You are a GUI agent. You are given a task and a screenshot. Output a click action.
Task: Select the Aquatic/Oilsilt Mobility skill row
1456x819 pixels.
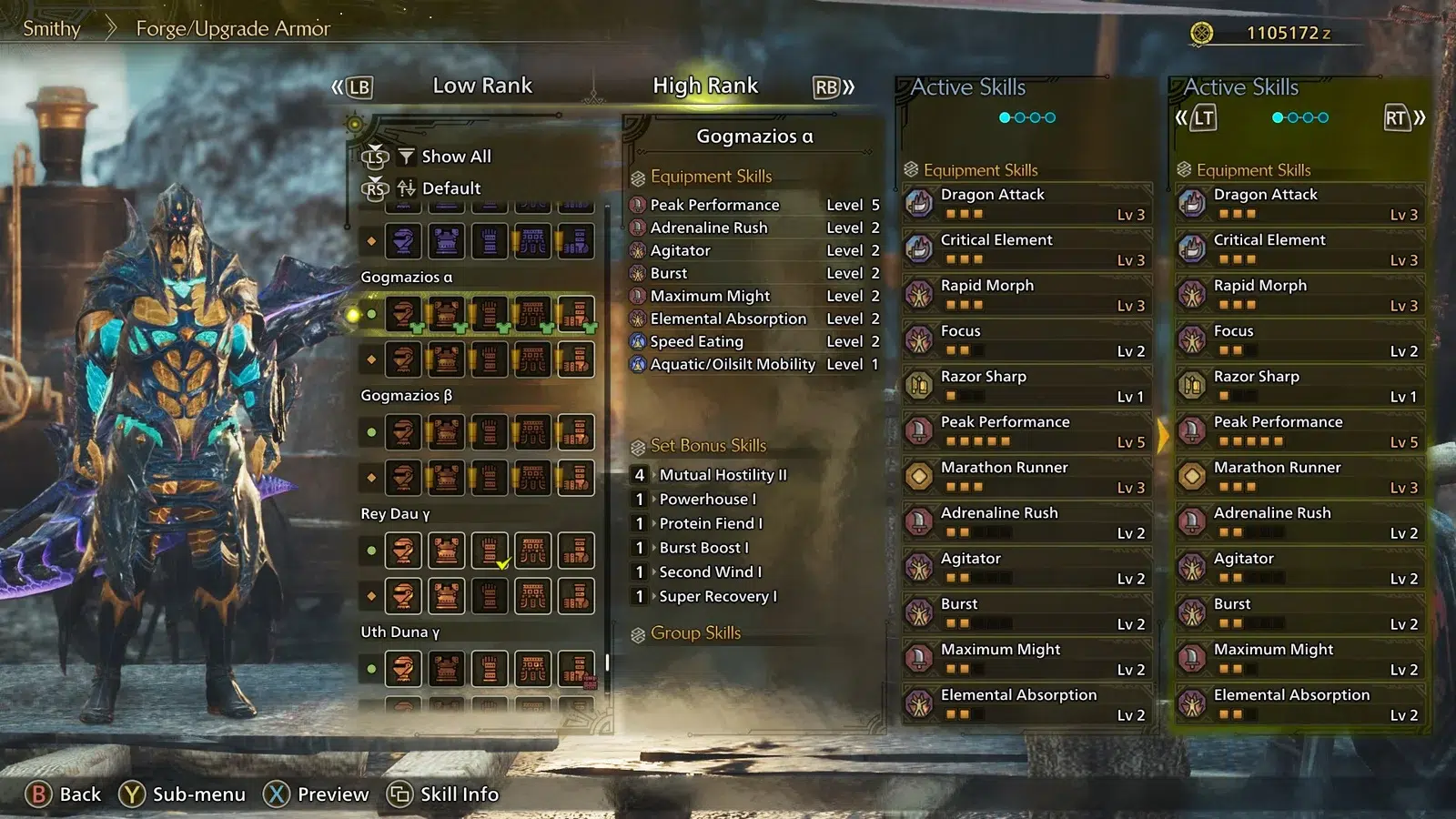tap(732, 364)
